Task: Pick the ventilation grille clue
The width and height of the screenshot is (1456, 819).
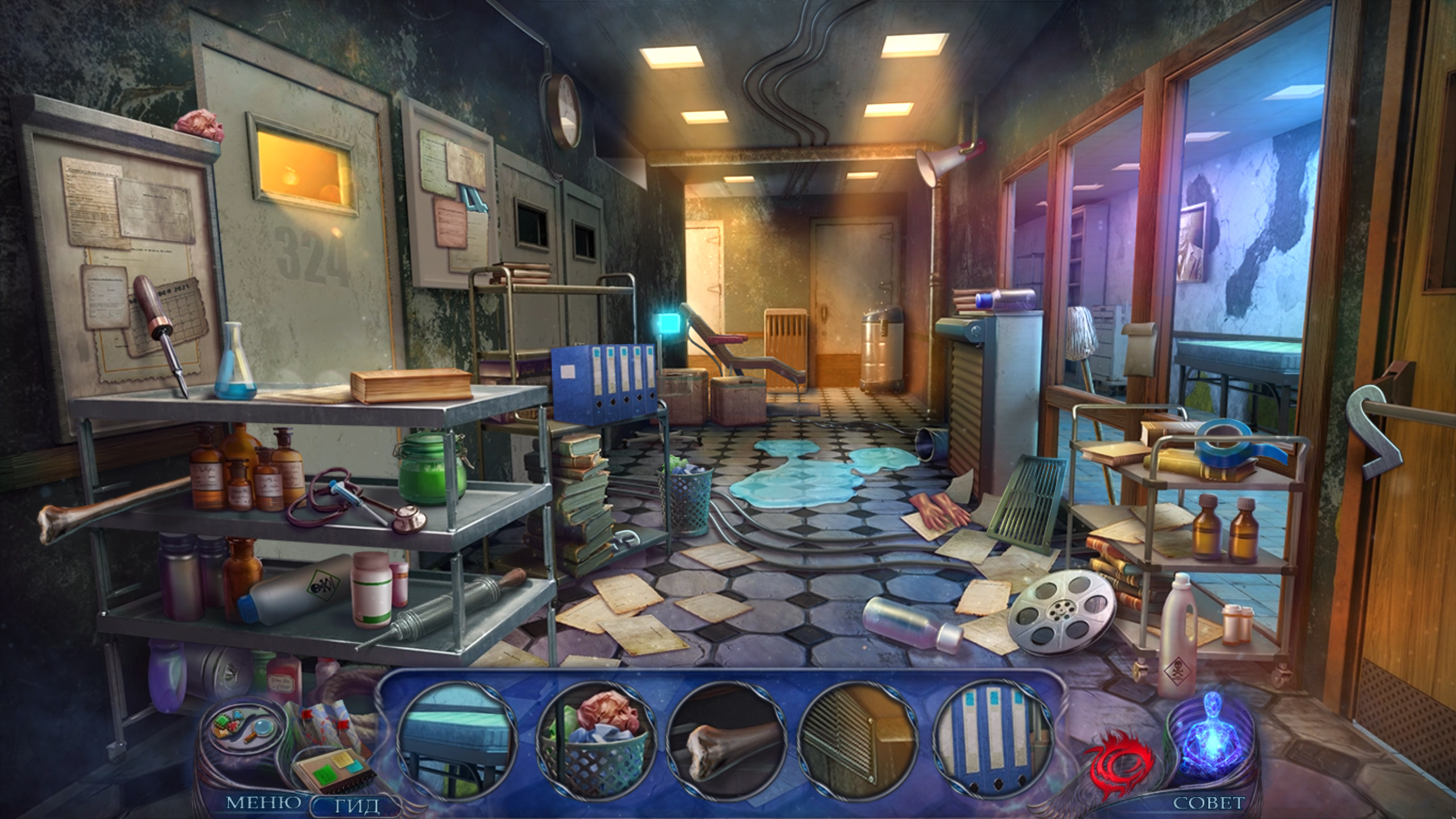Action: [858, 741]
